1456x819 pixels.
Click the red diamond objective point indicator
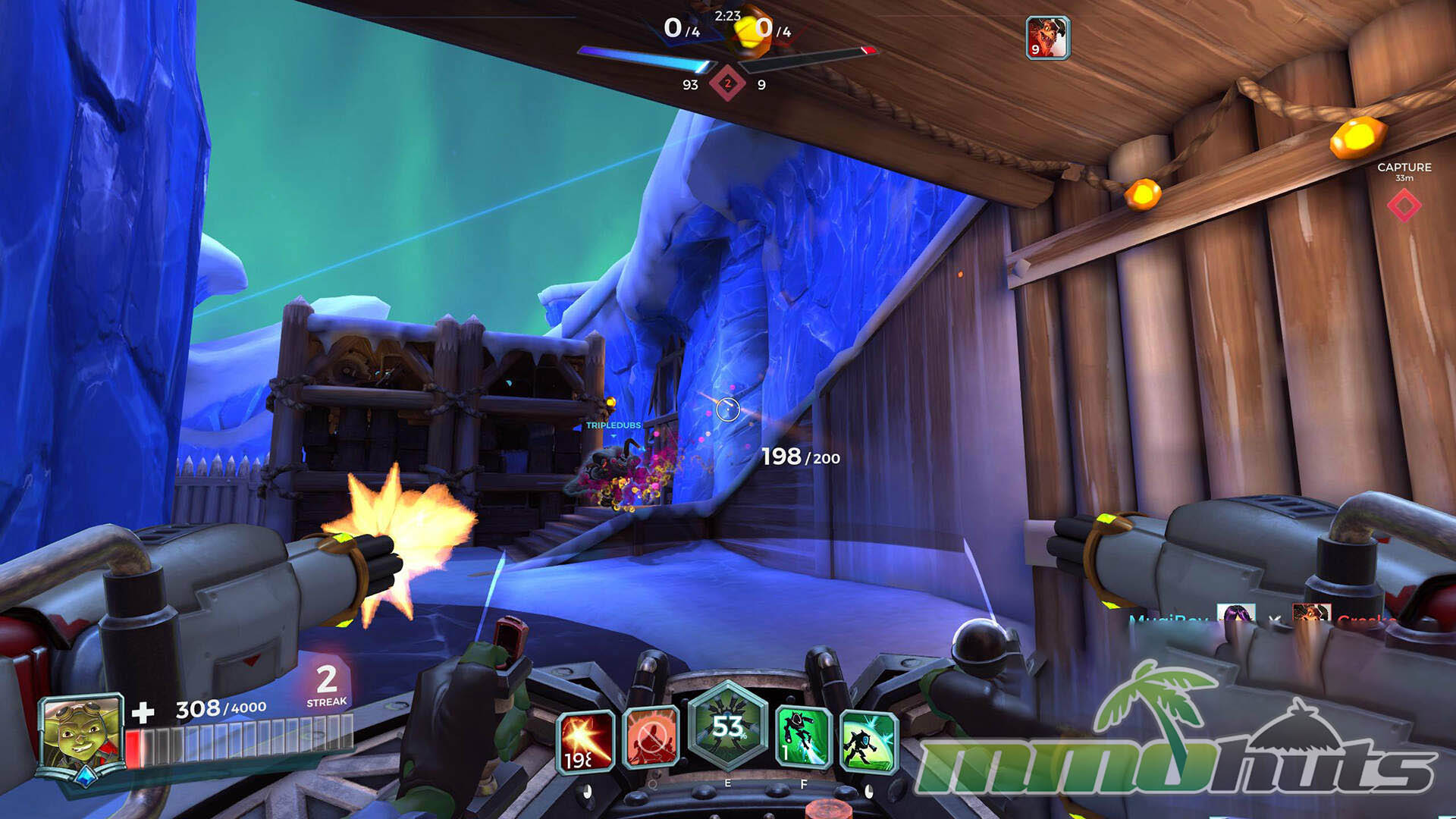click(727, 83)
